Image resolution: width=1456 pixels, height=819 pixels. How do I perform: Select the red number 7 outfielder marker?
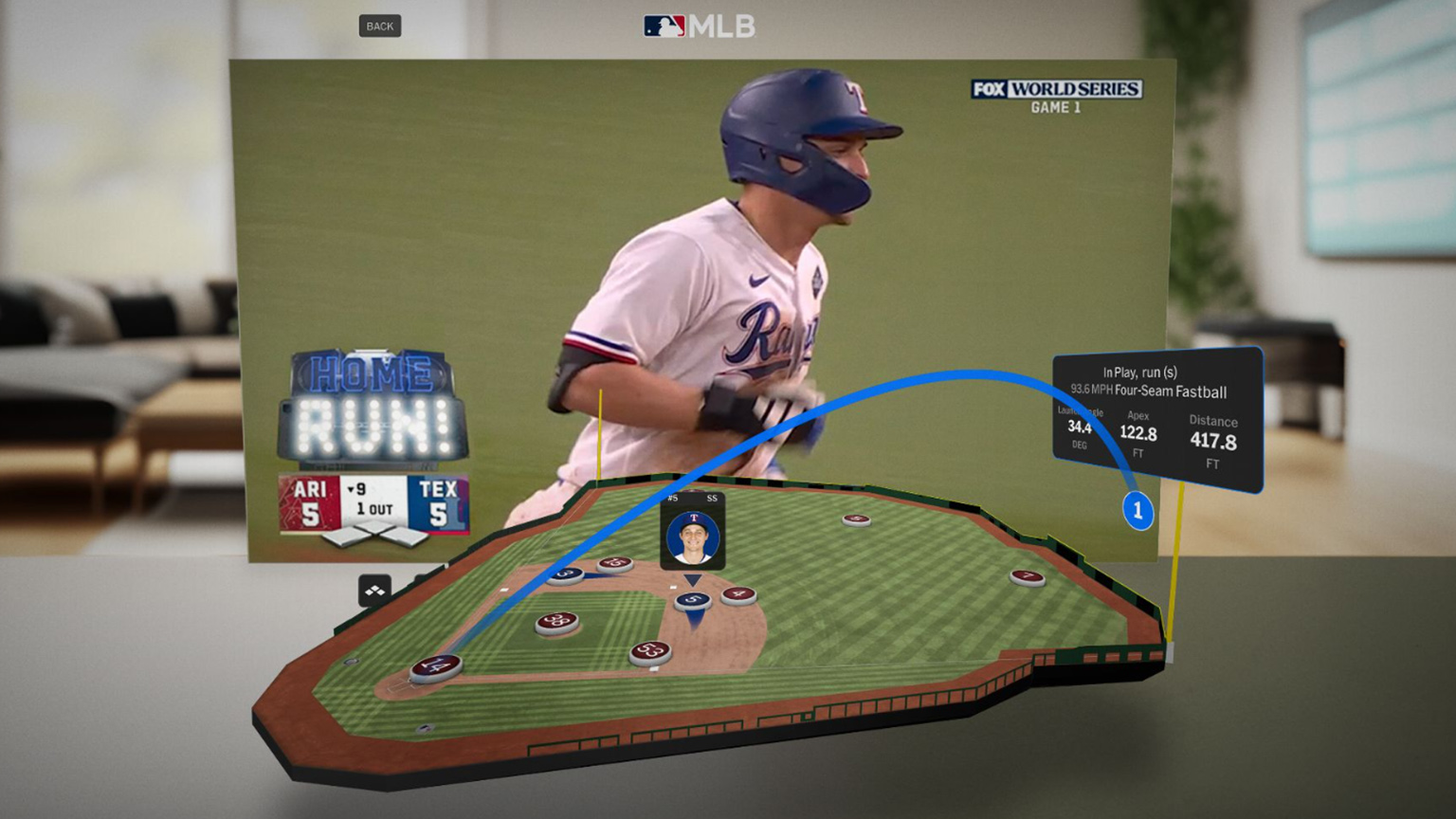click(x=1027, y=576)
